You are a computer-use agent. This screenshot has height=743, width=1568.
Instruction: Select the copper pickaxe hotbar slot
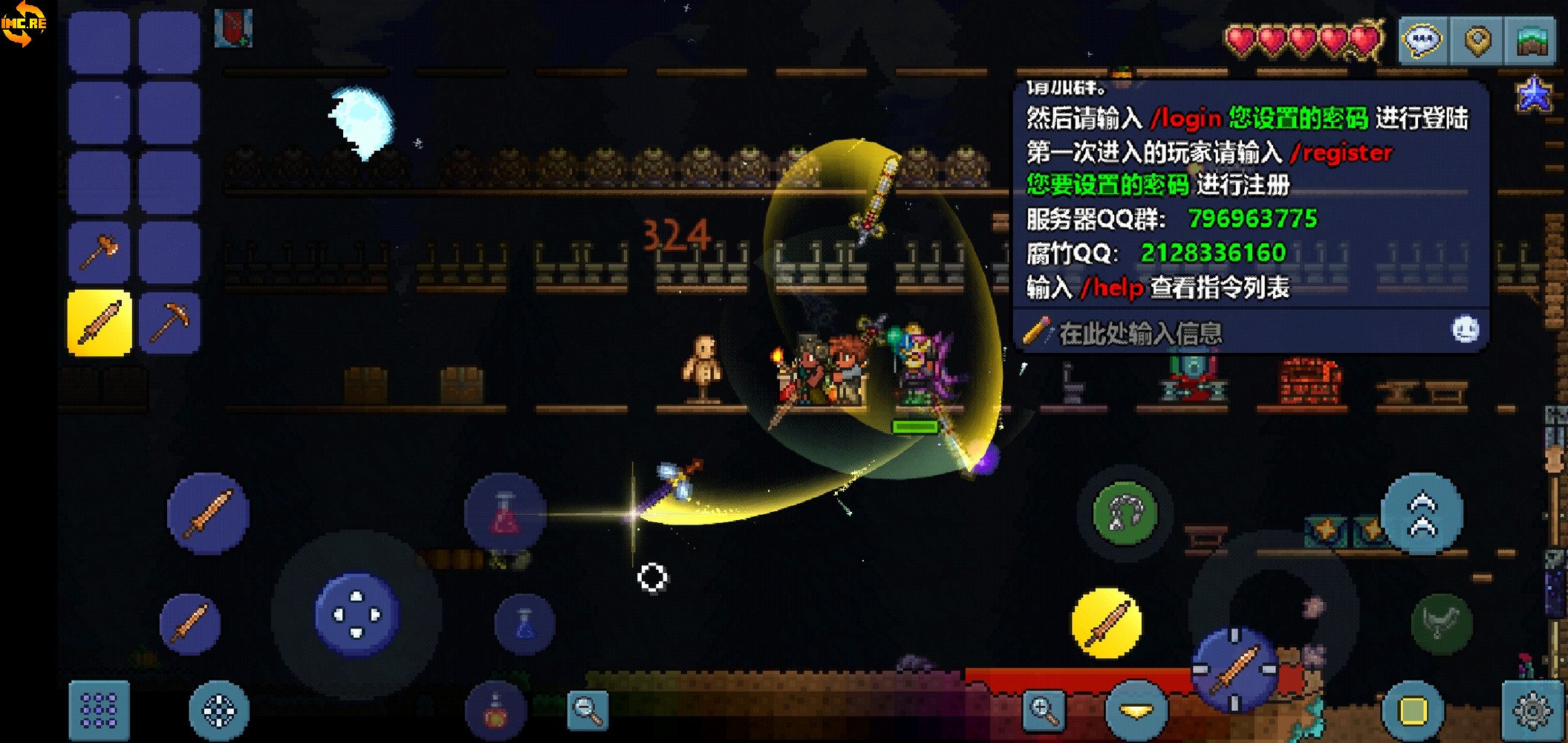point(169,323)
